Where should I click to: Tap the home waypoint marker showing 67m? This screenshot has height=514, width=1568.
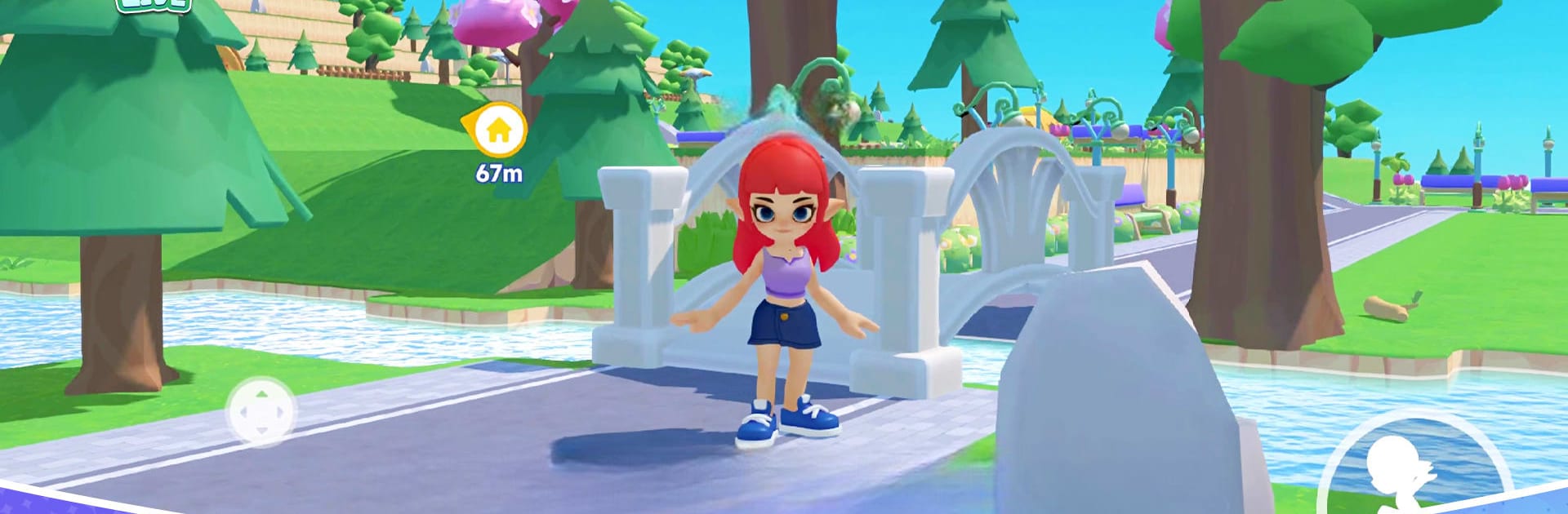coord(497,131)
